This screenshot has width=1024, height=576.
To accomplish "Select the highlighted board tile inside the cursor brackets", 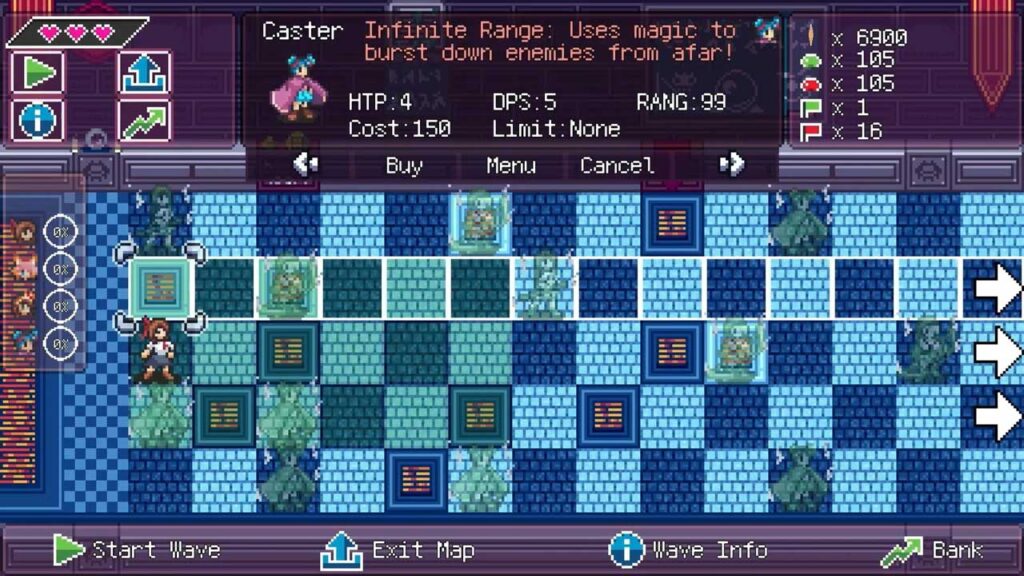I will tap(160, 289).
